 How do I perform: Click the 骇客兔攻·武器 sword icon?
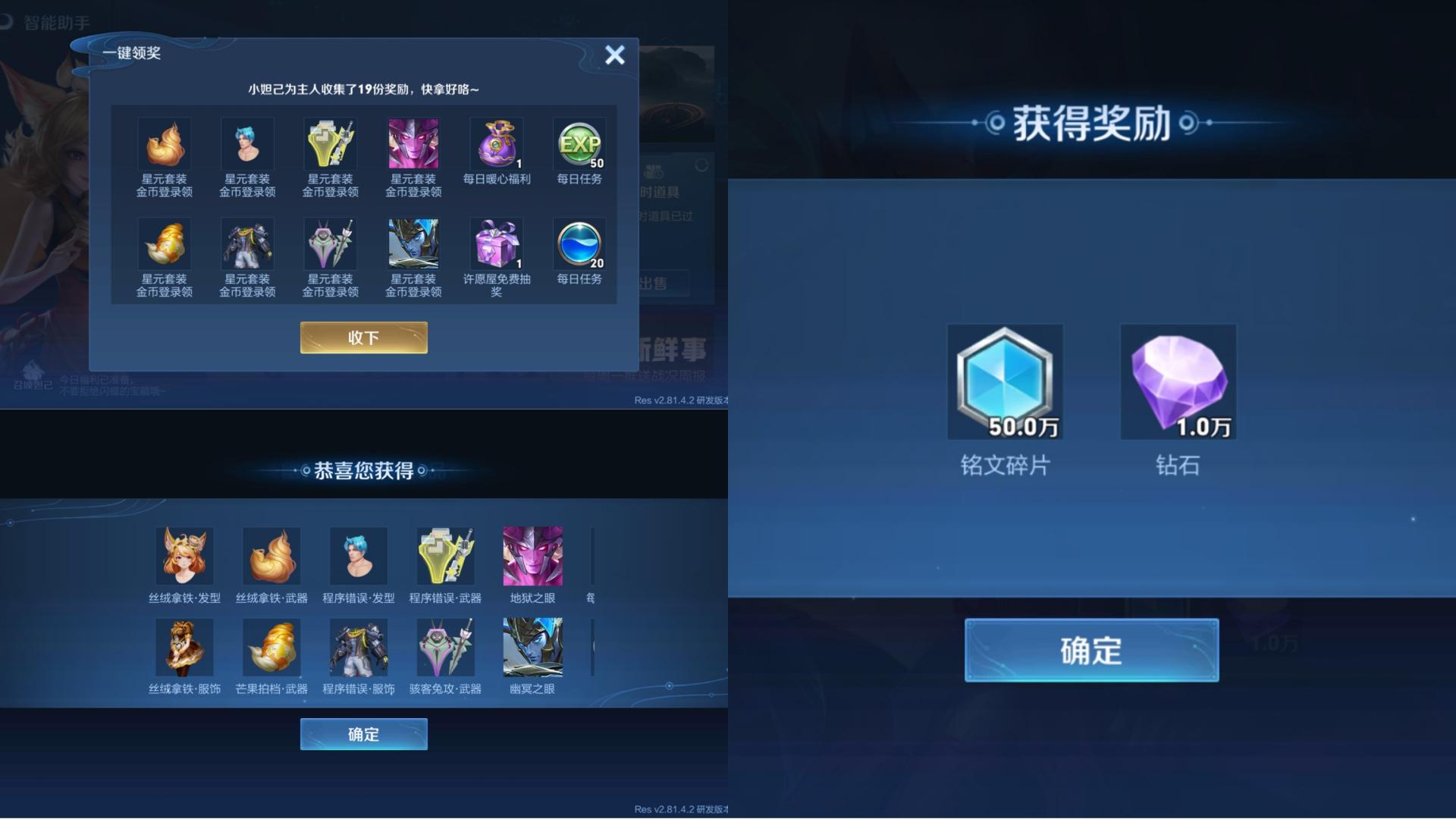pos(445,647)
